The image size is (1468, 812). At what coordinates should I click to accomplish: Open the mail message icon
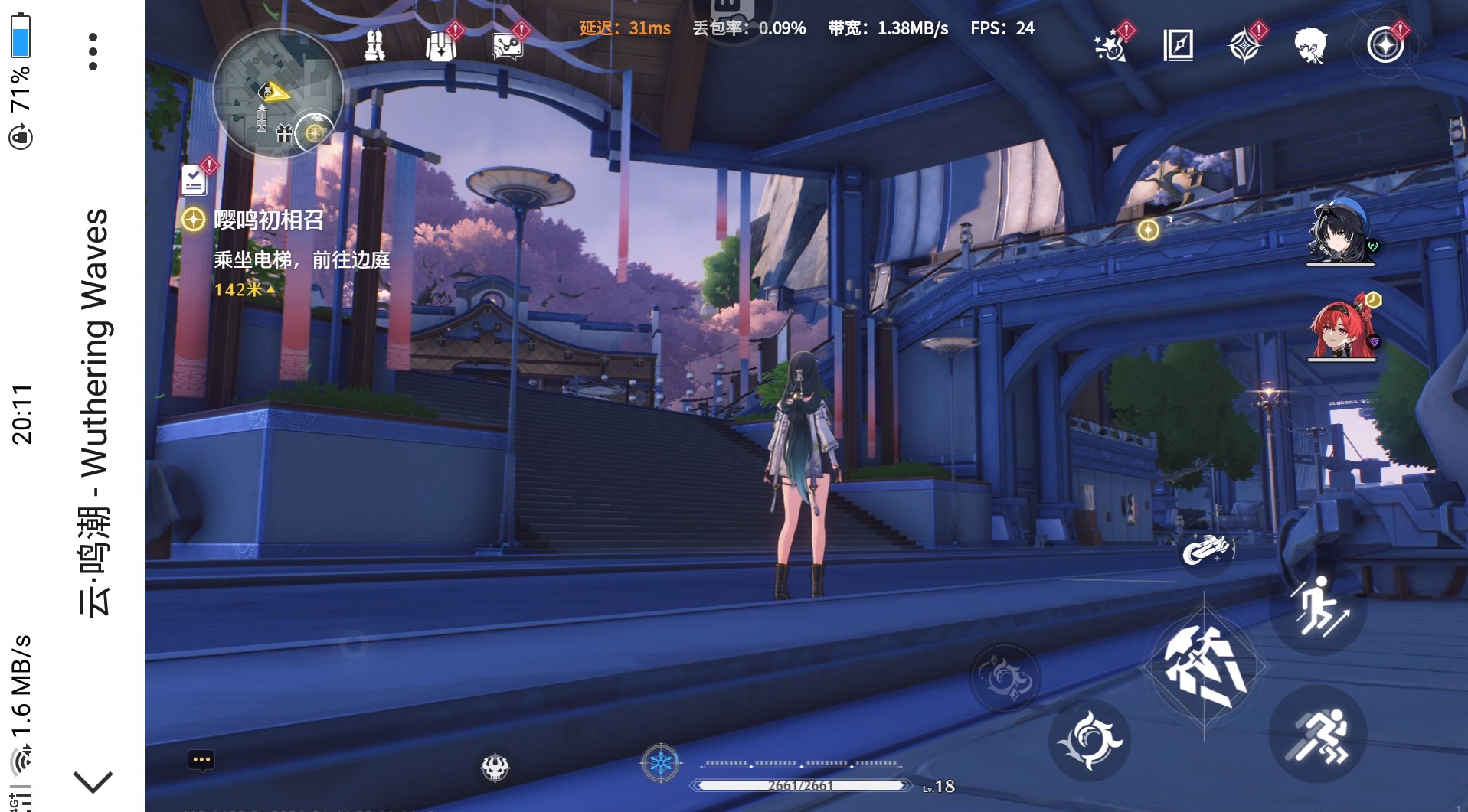tap(507, 45)
